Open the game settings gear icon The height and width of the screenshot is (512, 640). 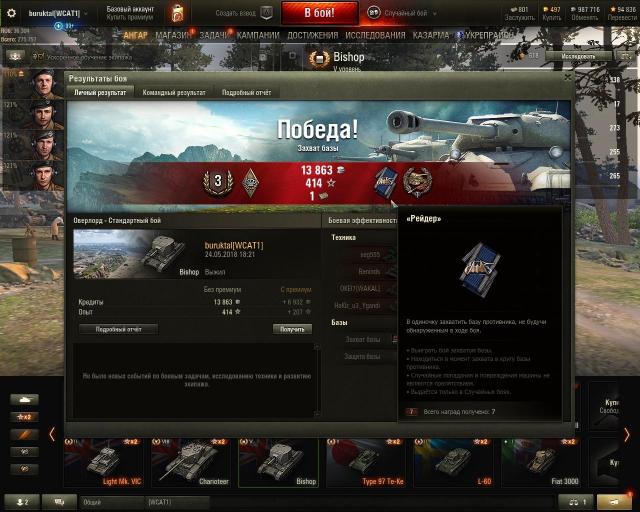(11, 12)
